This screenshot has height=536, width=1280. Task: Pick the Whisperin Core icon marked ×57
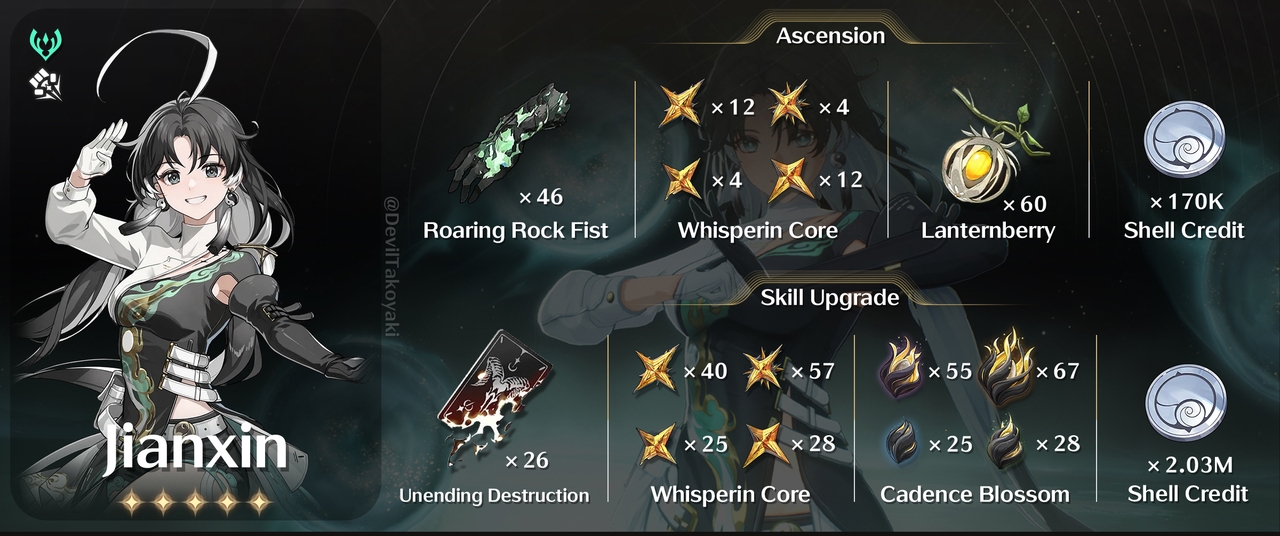click(764, 370)
